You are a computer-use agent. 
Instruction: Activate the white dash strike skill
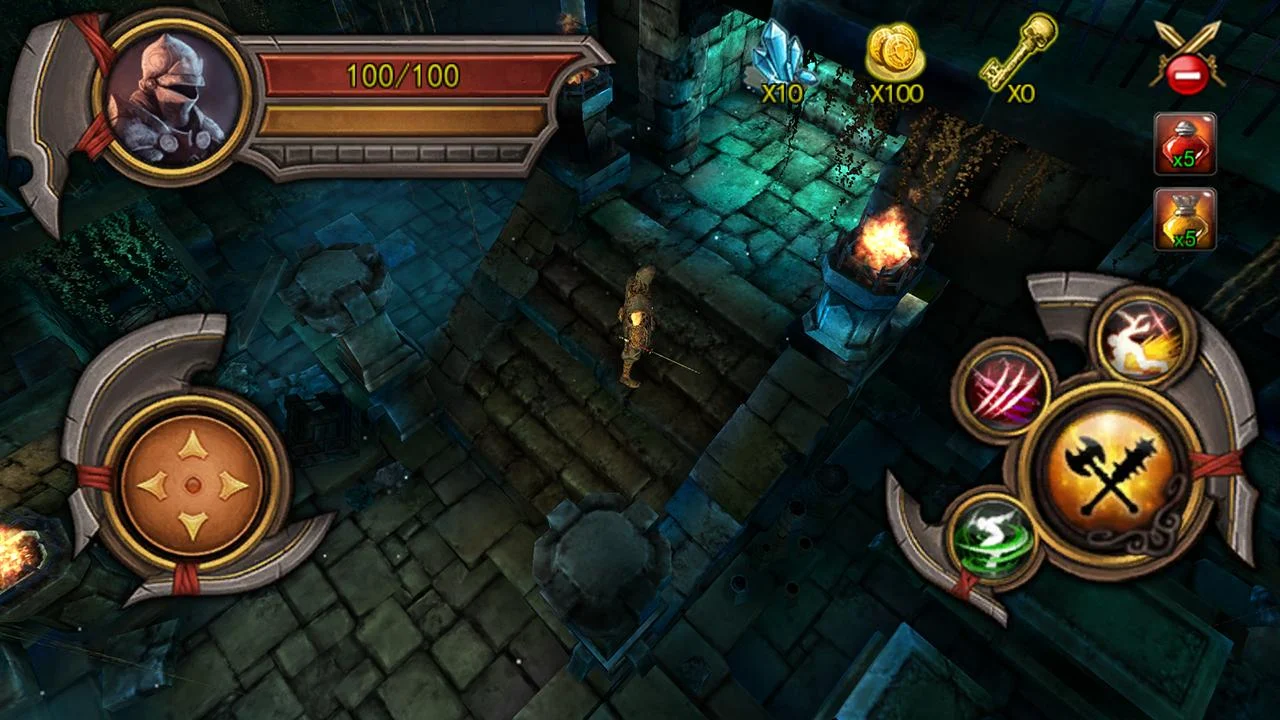1143,337
